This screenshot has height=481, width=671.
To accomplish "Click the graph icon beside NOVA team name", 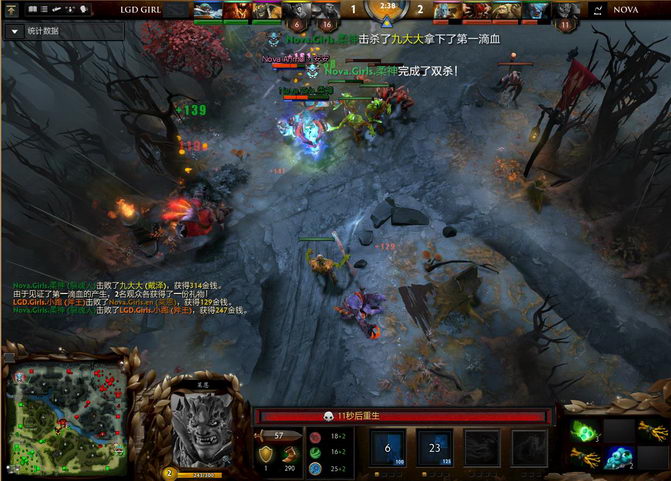I will 597,10.
